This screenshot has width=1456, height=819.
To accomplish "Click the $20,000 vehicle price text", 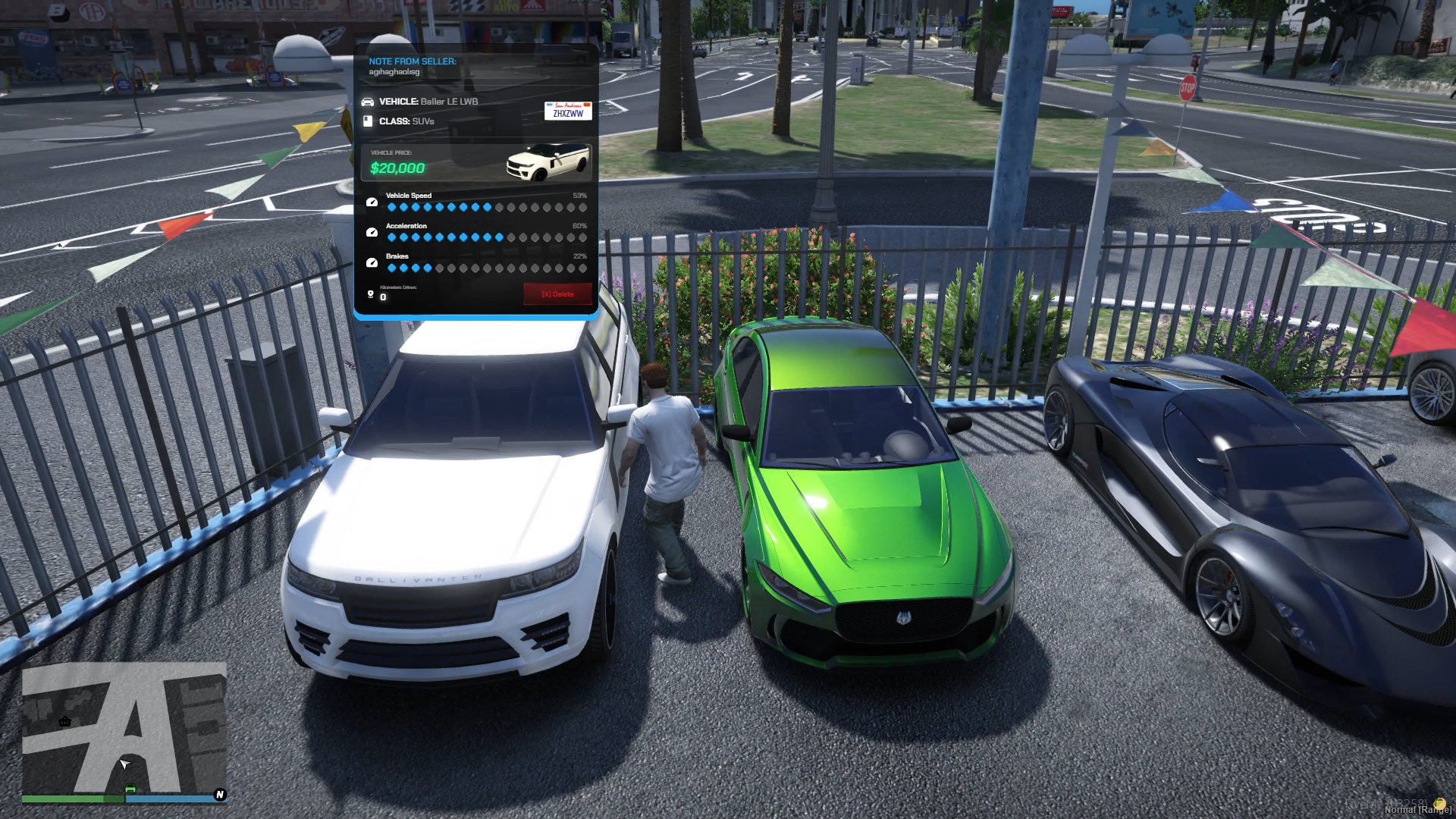I will 397,168.
